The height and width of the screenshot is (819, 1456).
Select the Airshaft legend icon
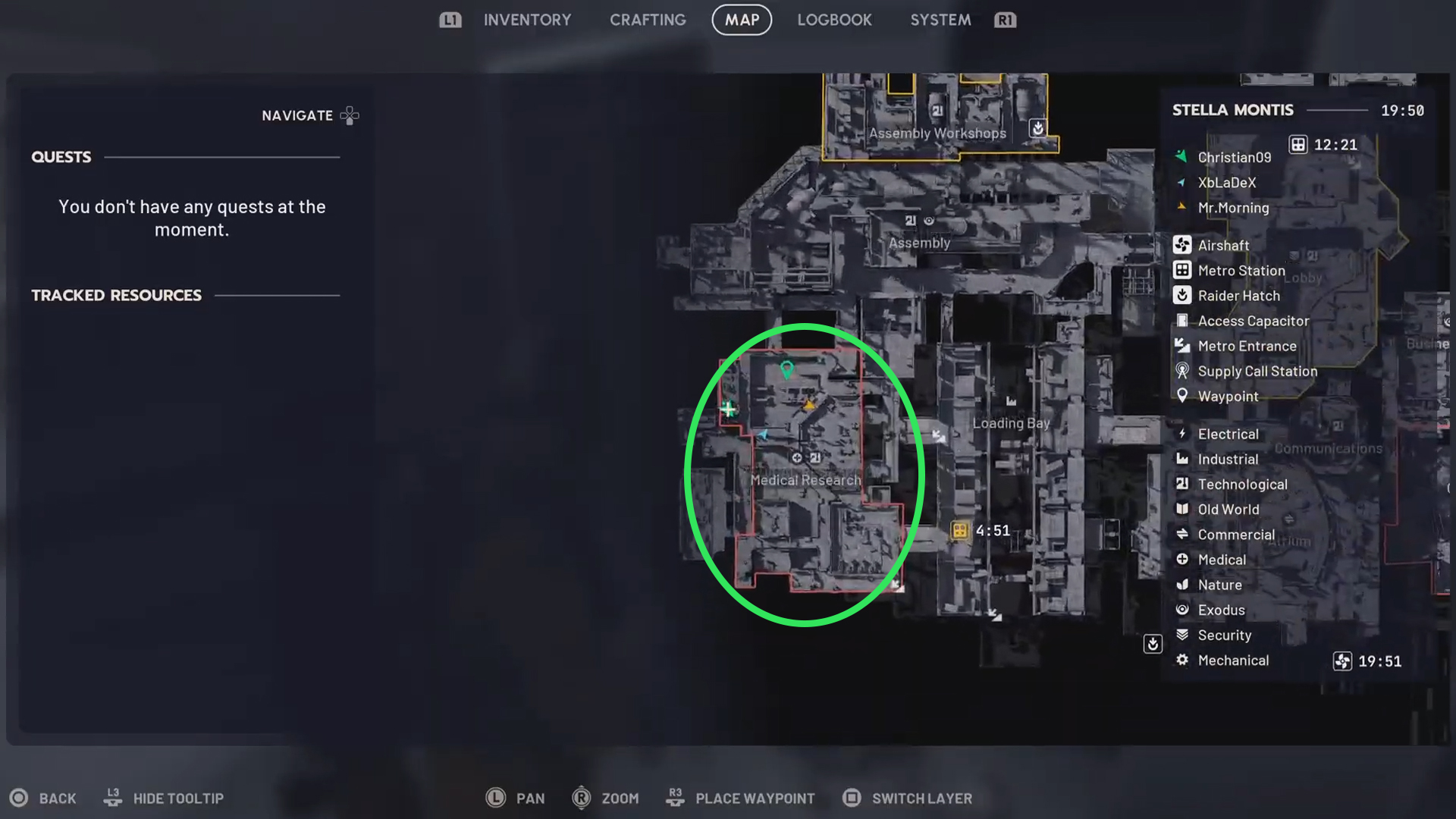pos(1183,245)
